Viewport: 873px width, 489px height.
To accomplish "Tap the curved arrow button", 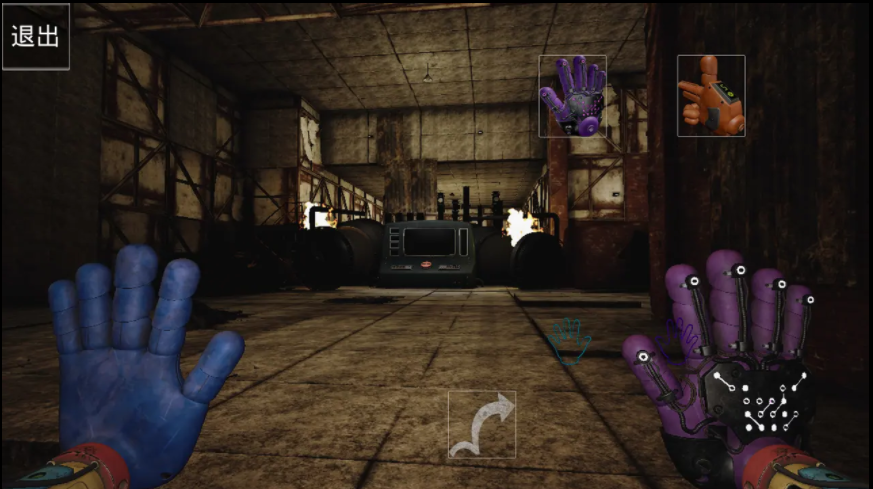I will coord(482,424).
